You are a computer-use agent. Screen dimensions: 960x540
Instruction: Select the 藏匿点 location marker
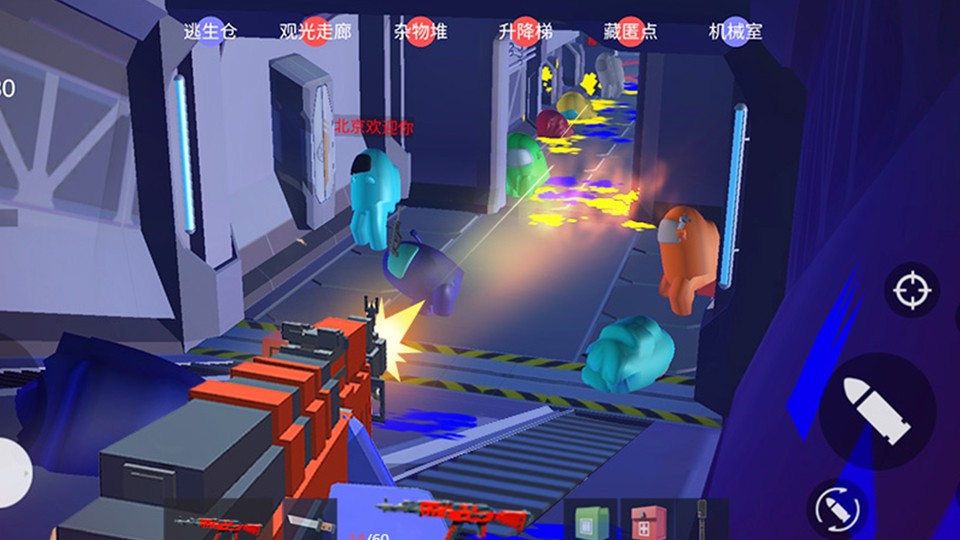[x=631, y=31]
